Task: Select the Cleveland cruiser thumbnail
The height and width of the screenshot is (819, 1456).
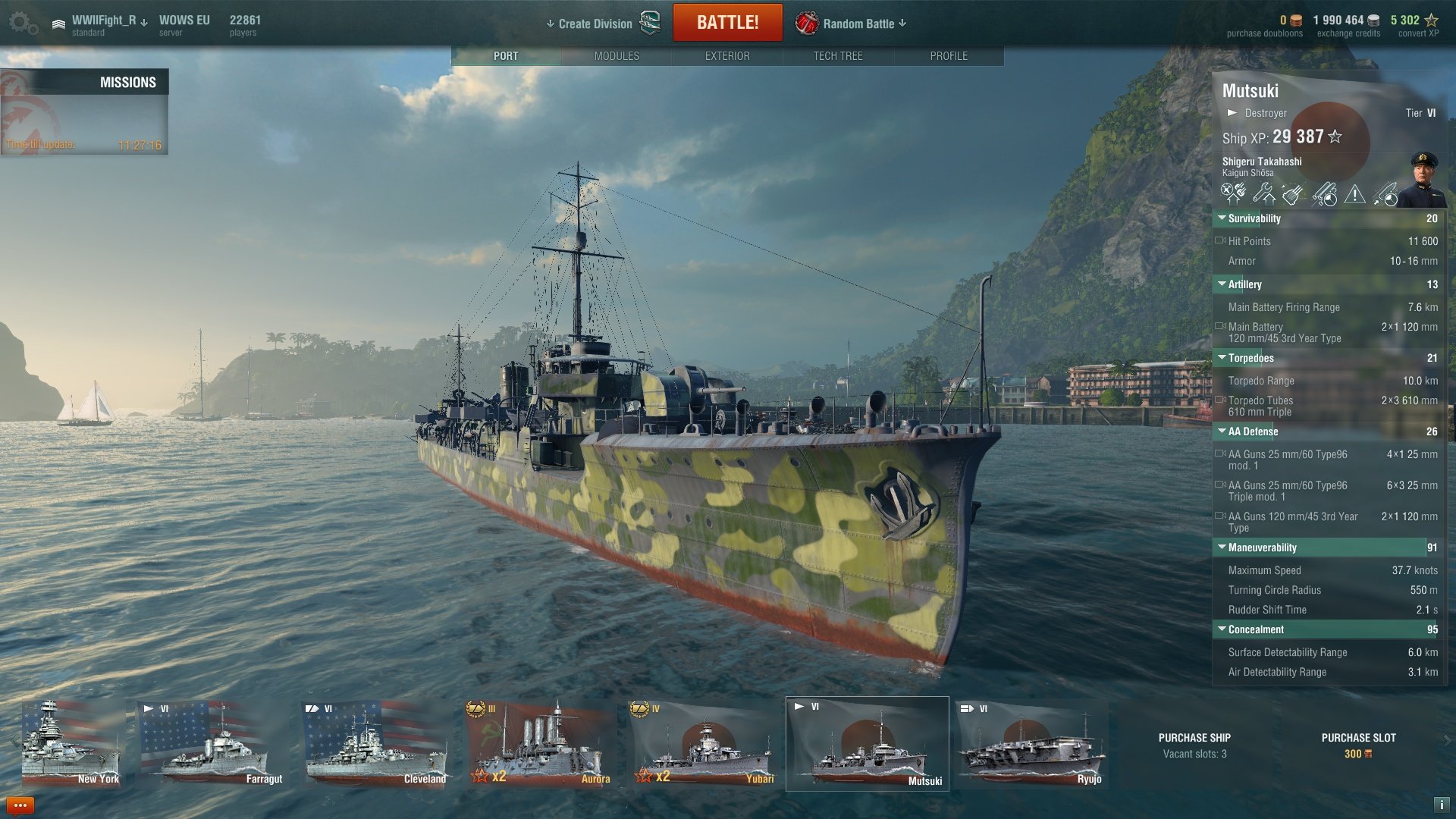Action: 376,743
